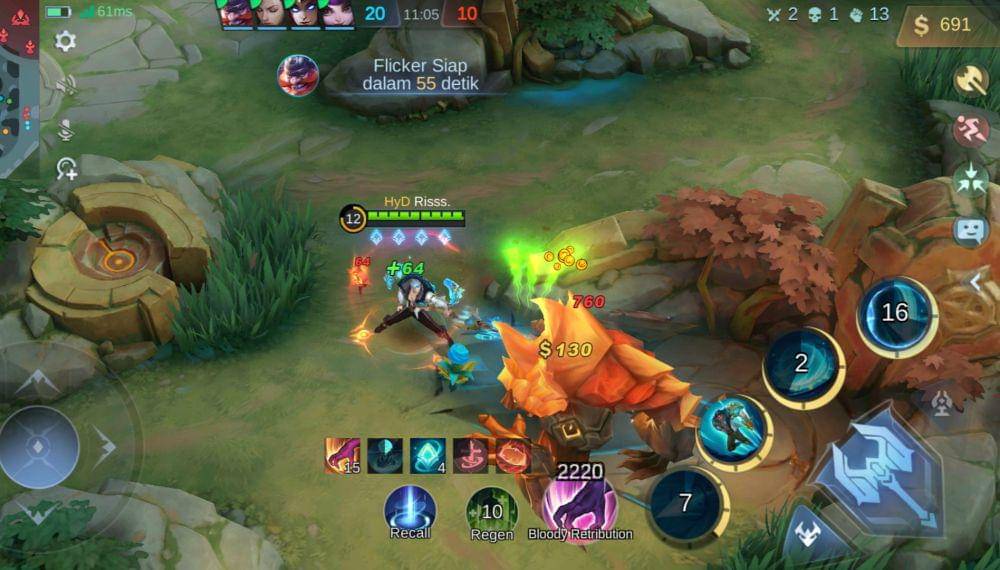The width and height of the screenshot is (1000, 570).
Task: Toggle the muted microphone icon
Action: point(66,129)
